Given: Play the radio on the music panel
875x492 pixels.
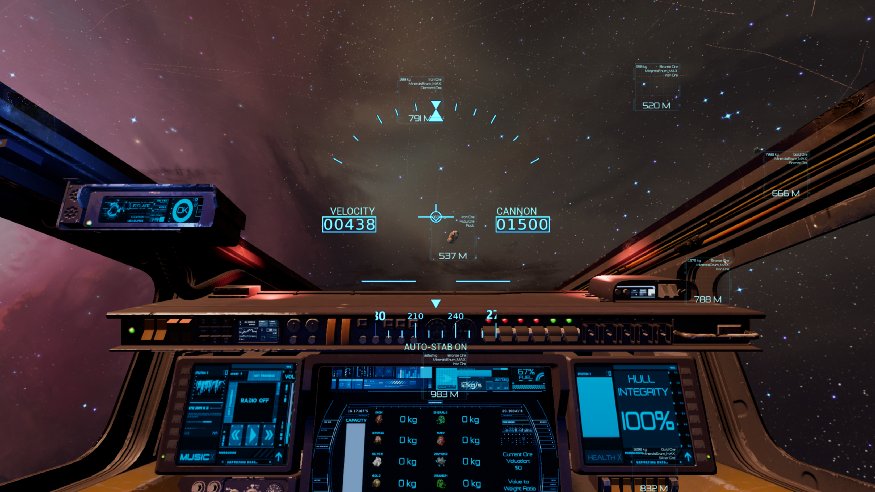Looking at the screenshot, I should [x=252, y=435].
